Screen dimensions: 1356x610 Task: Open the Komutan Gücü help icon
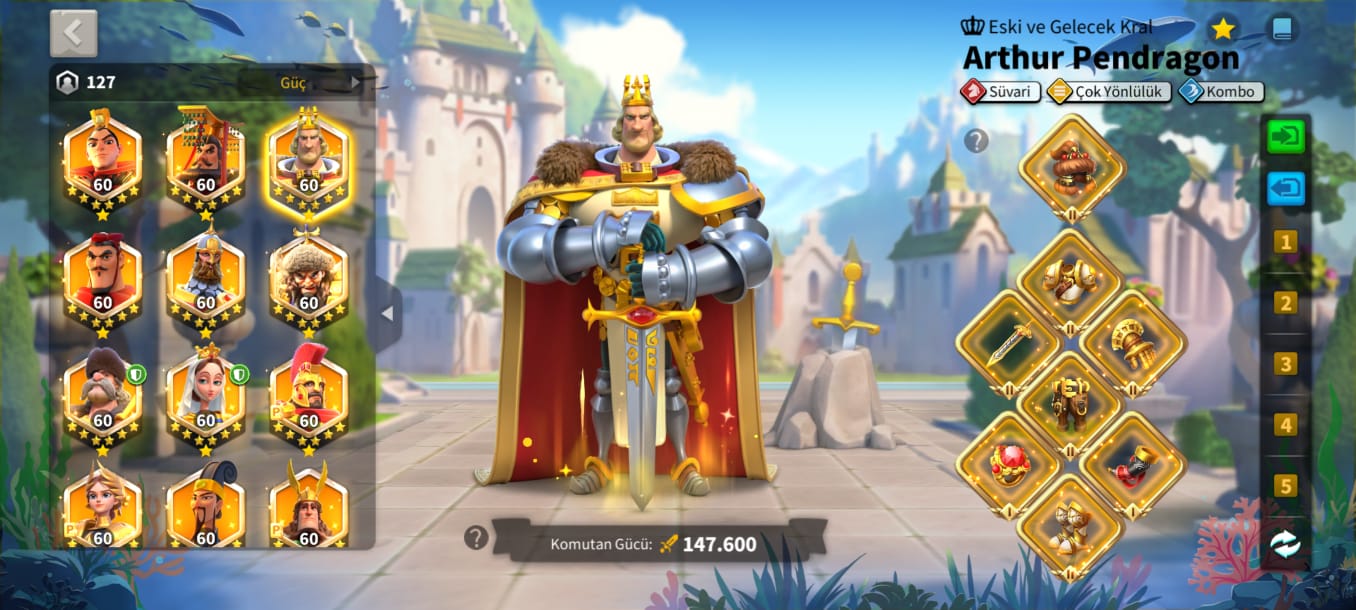point(476,538)
